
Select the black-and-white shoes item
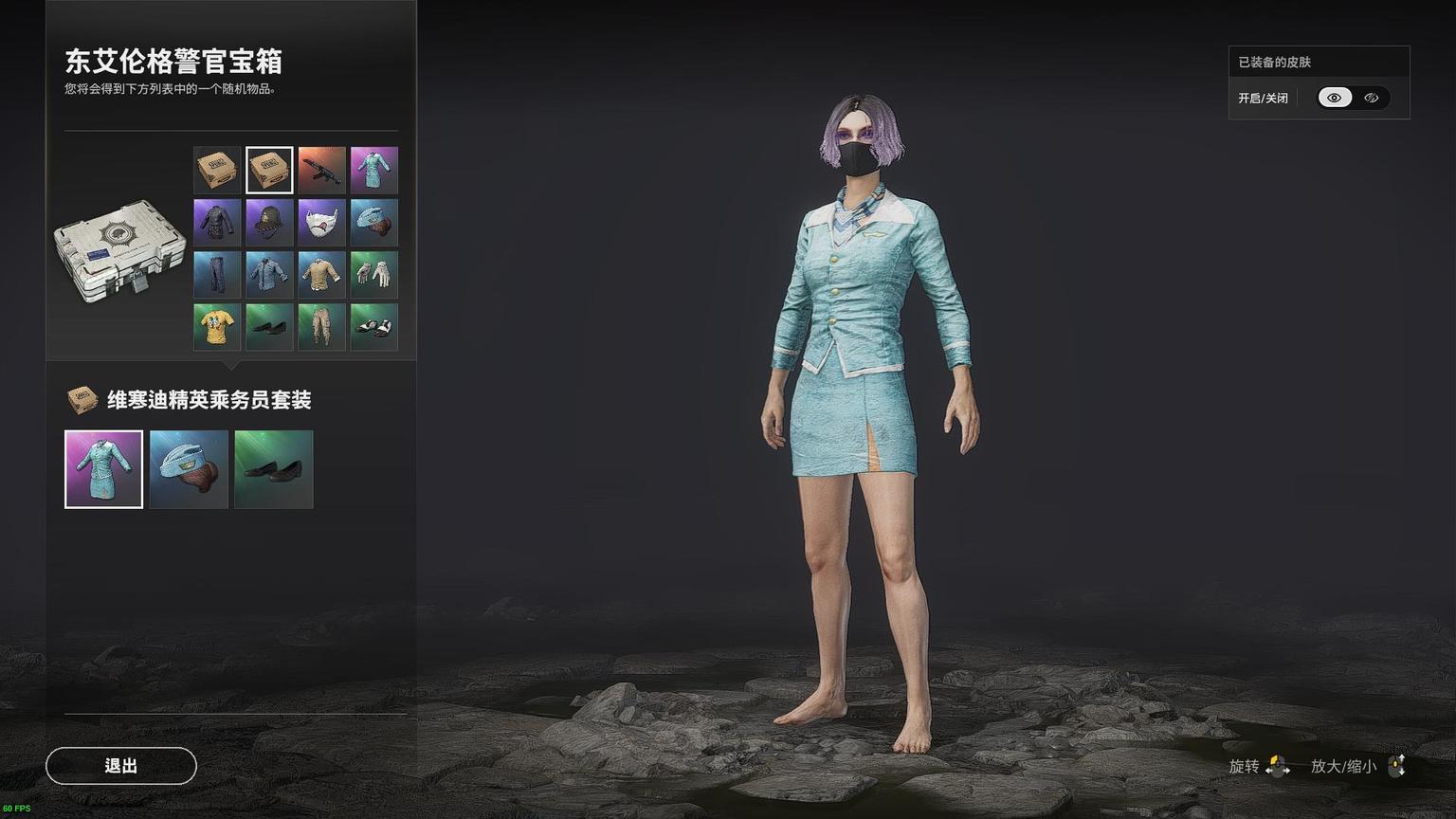click(x=373, y=327)
